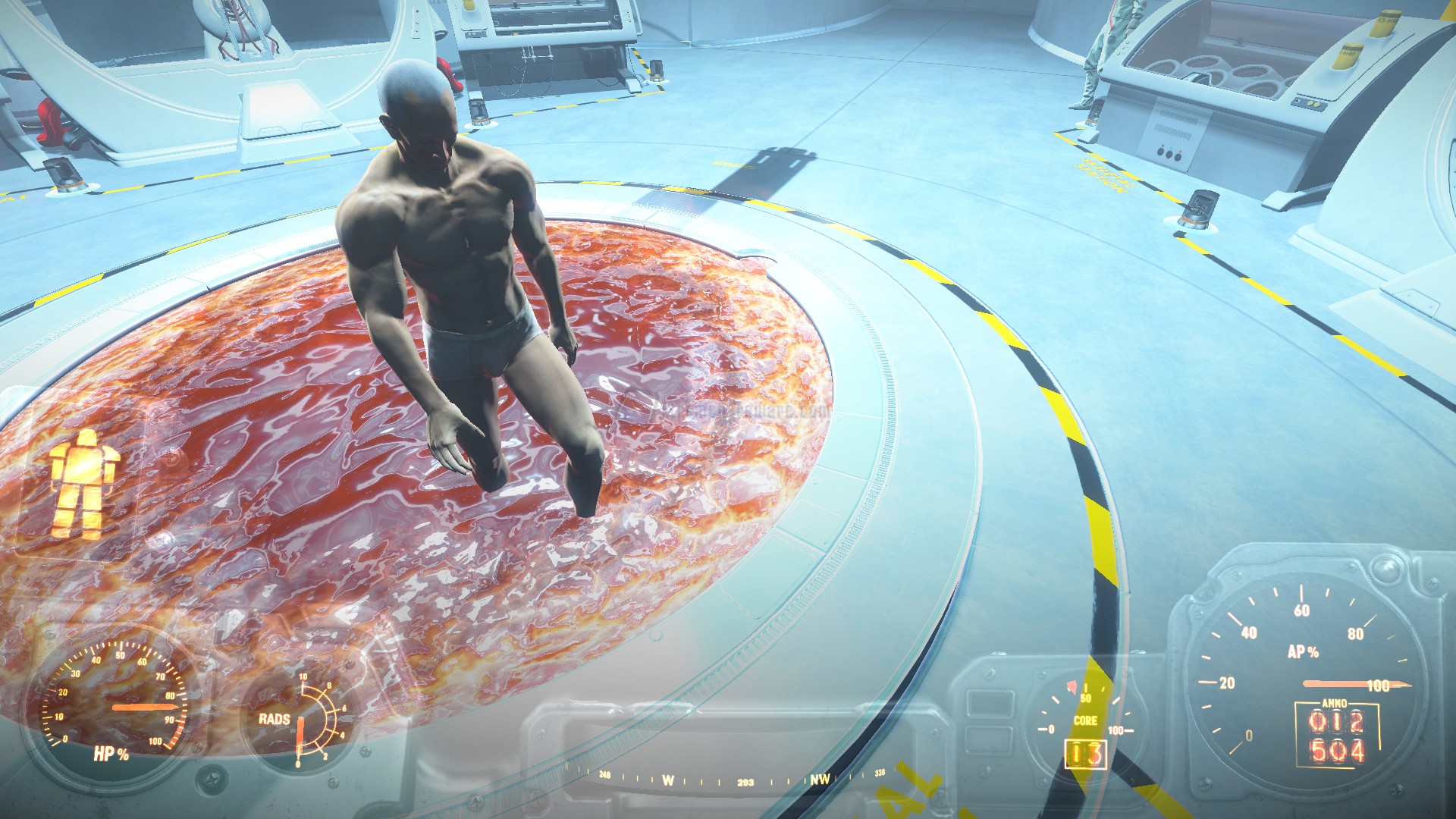The image size is (1456, 819).
Task: Select the compass strip heading bar
Action: tap(744, 779)
